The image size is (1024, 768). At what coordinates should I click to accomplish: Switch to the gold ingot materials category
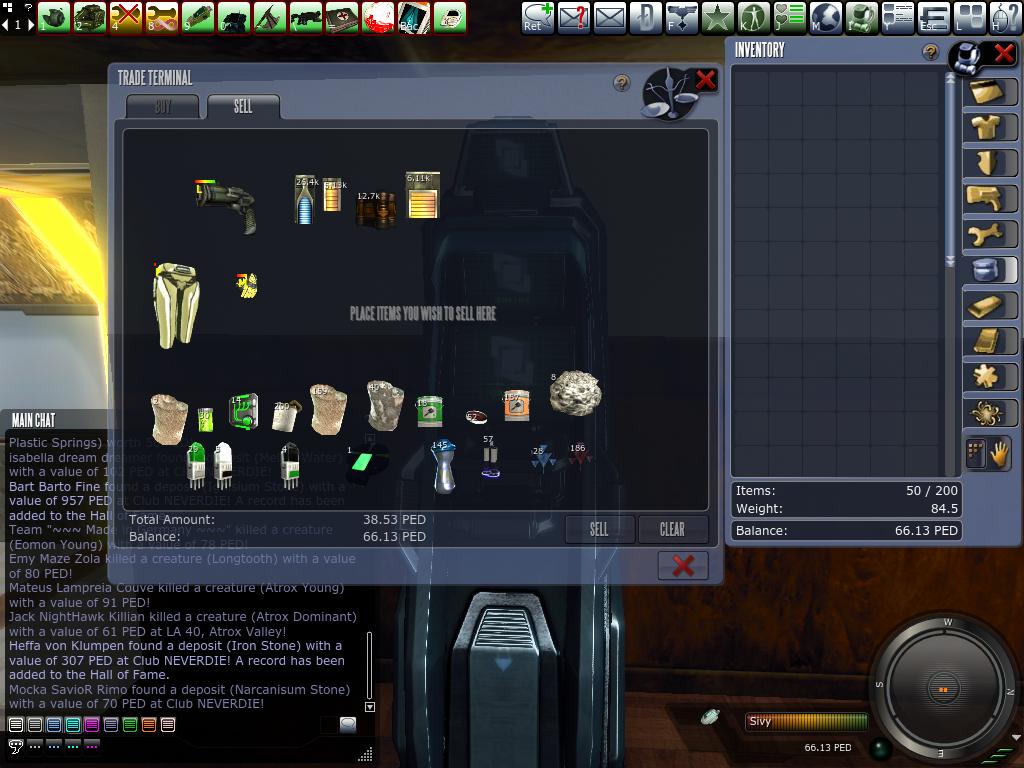(x=990, y=306)
